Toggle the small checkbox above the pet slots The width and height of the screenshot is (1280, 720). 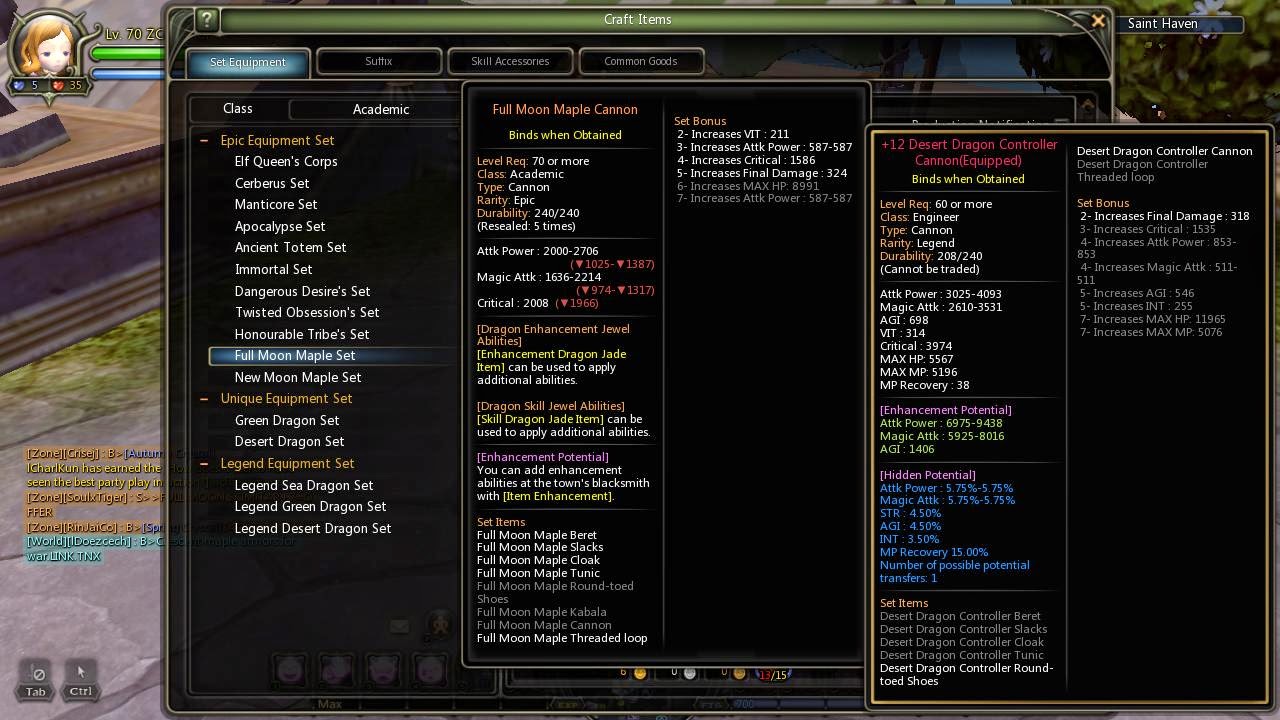(x=399, y=627)
